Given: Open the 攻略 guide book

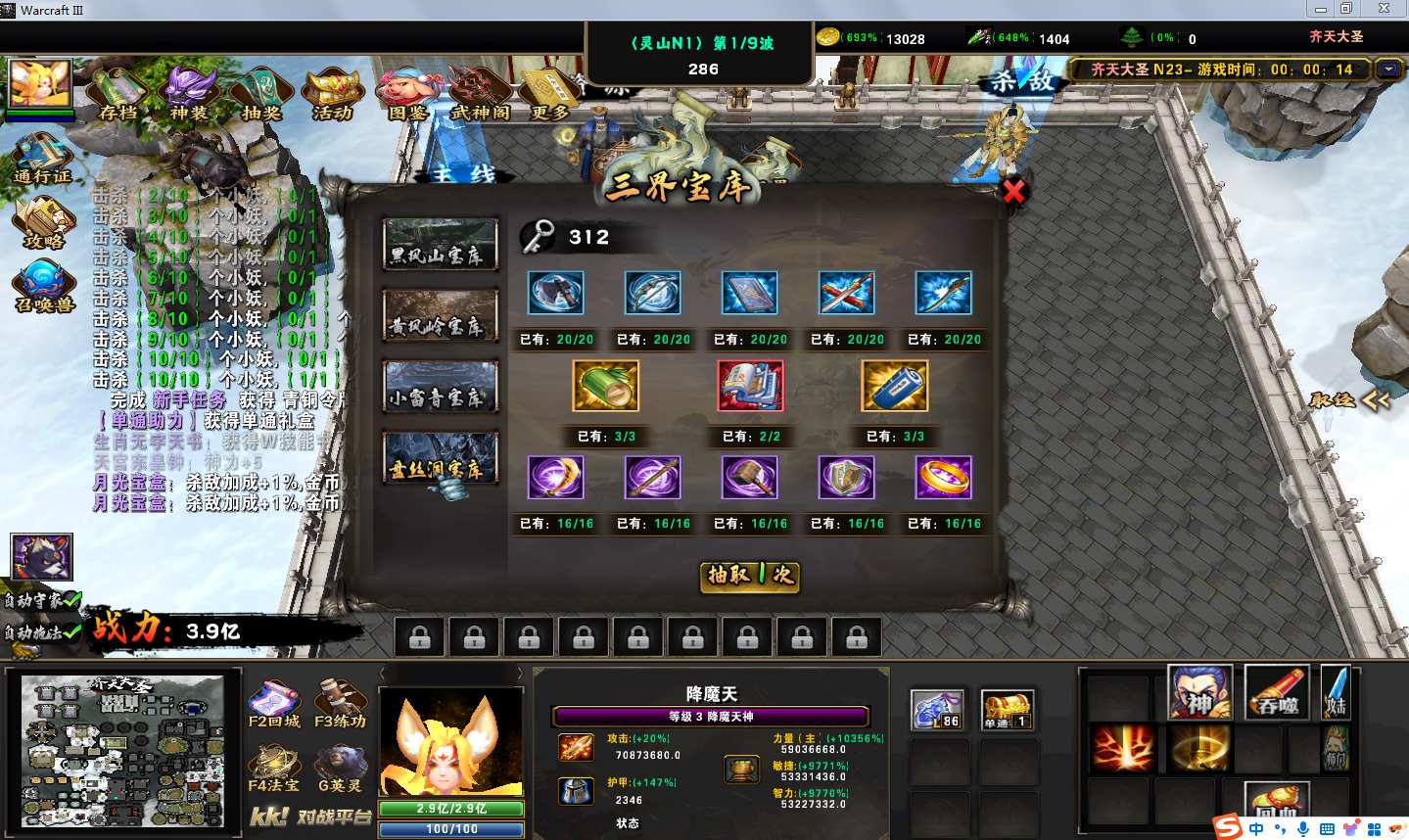Looking at the screenshot, I should pos(43,223).
